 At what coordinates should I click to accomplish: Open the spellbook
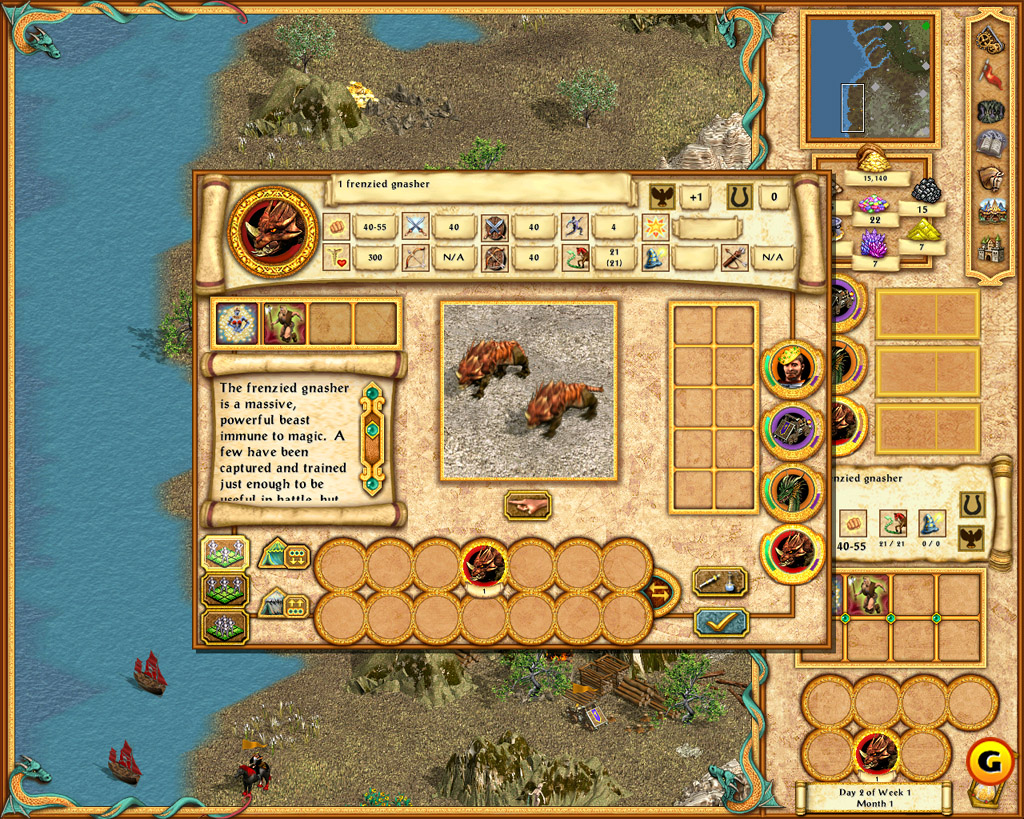[x=990, y=143]
